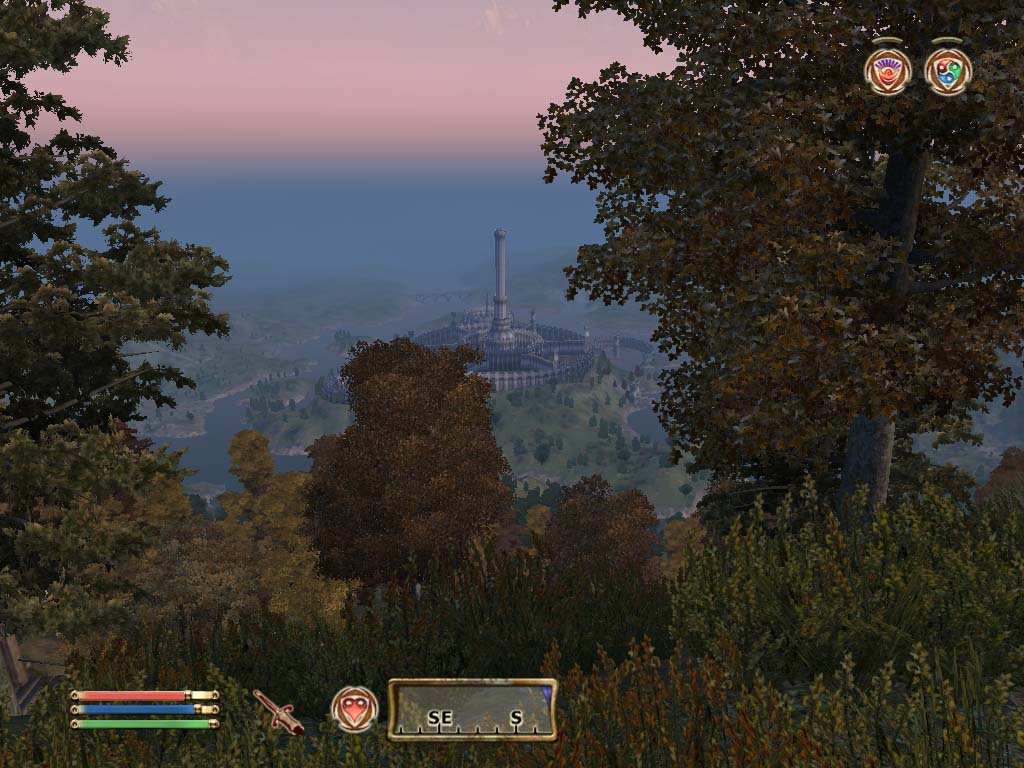
Task: Inspect the red-green-blue swirl active effect icon
Action: point(947,72)
